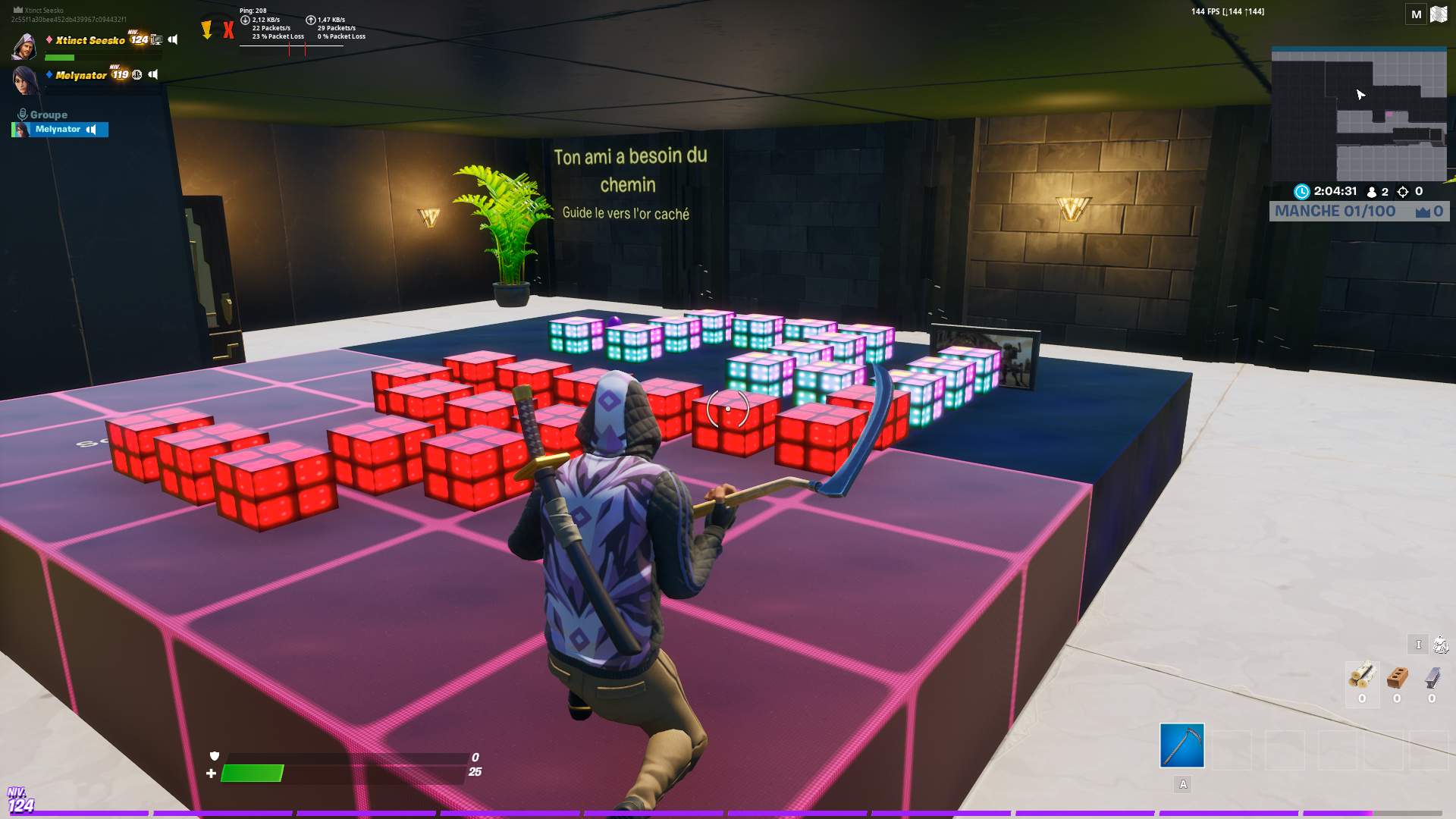
Task: Click Xtinct Seesko's player name
Action: click(89, 41)
